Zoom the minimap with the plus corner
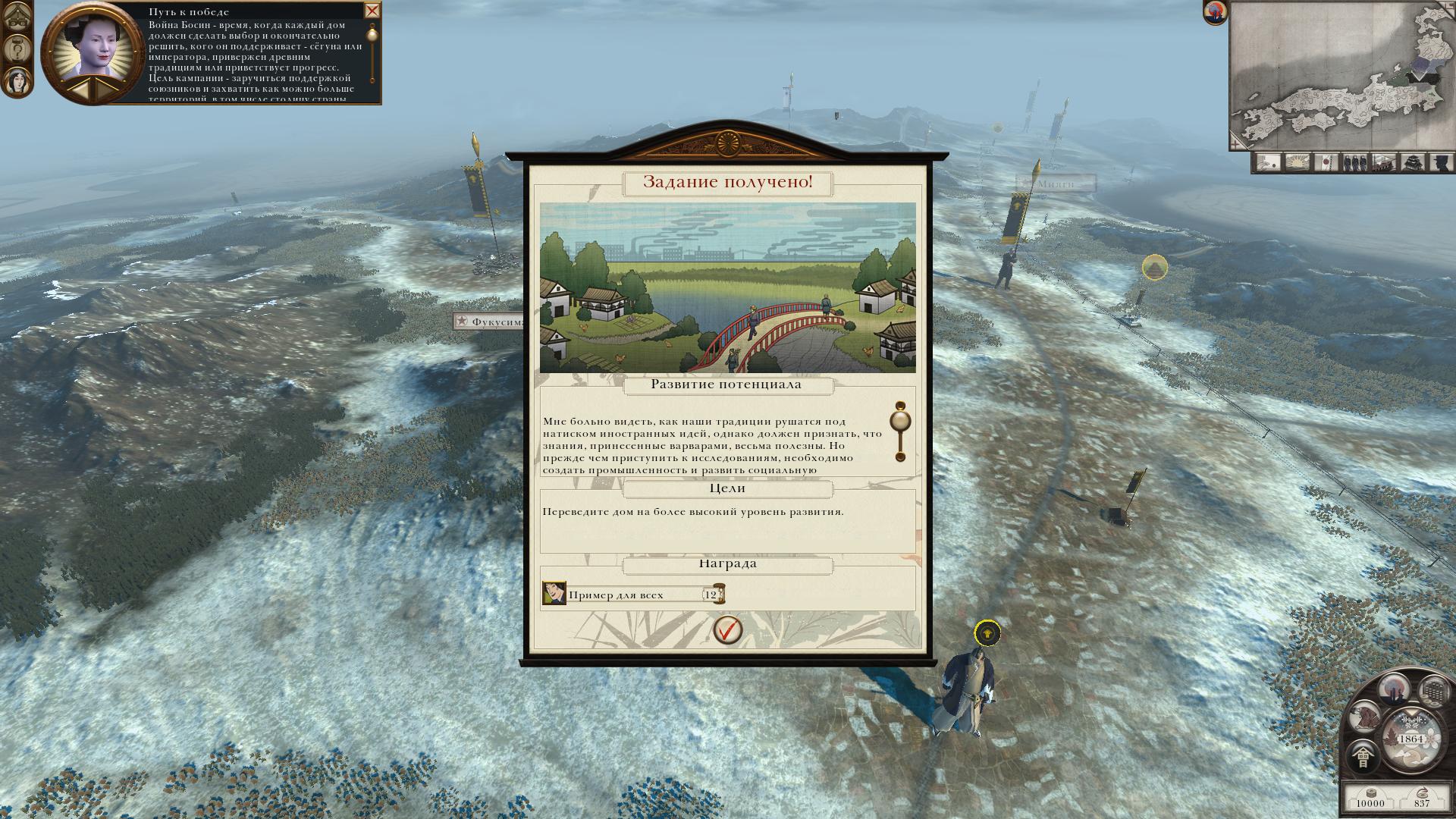 tap(1237, 142)
